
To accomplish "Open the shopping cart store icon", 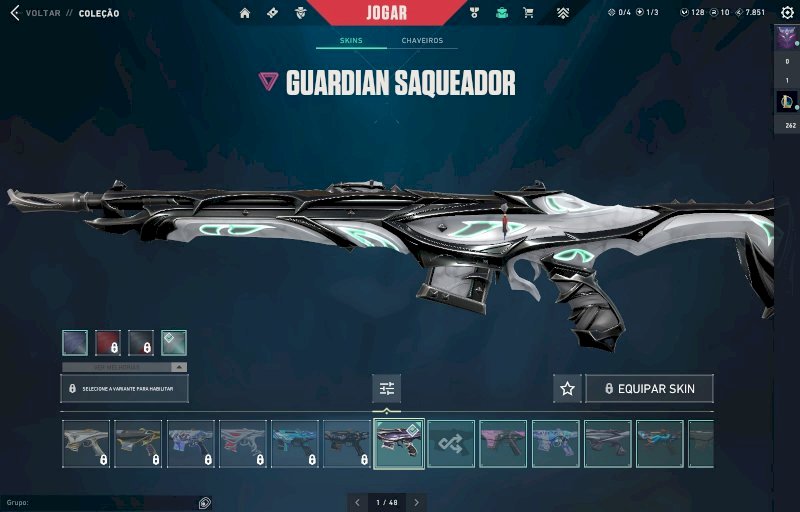I will (x=528, y=13).
